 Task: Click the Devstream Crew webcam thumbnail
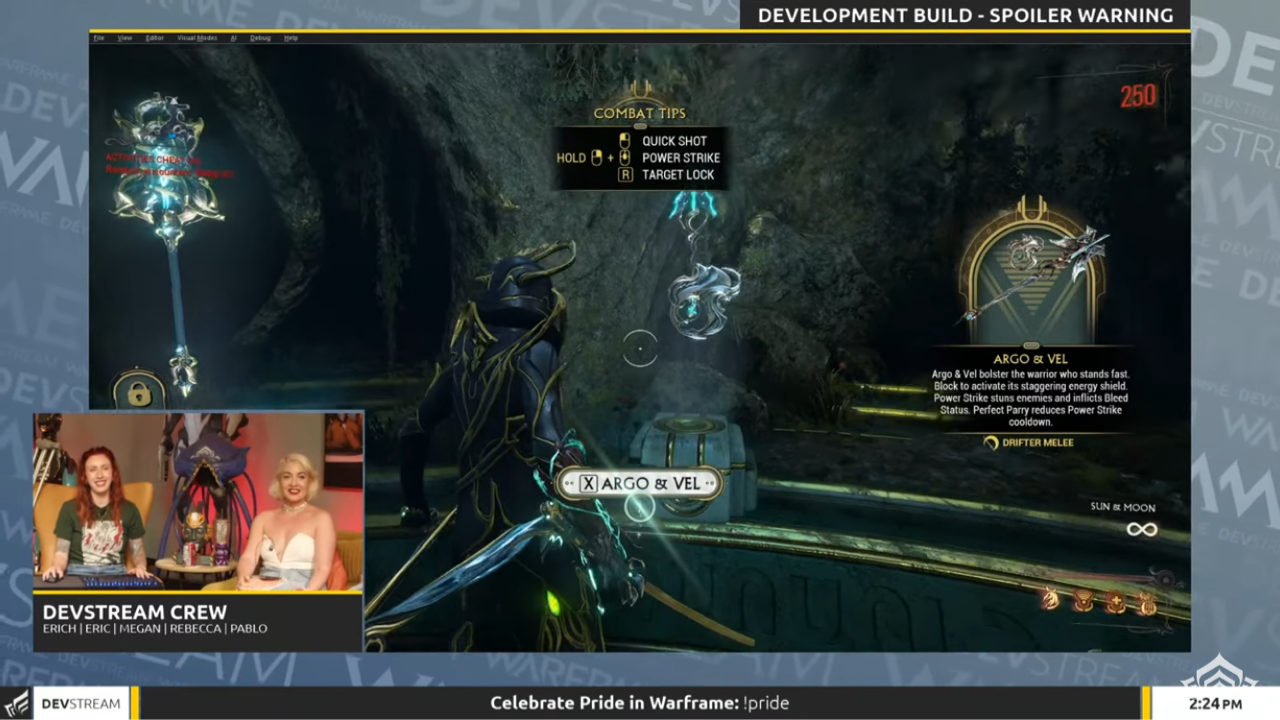point(197,500)
